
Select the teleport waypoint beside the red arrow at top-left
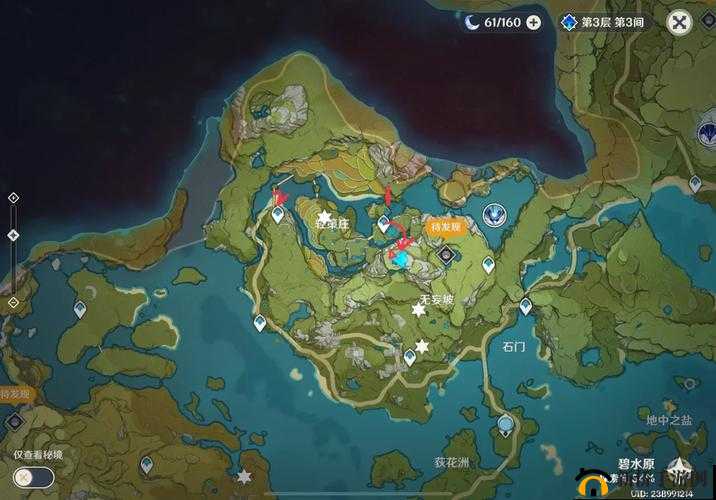coord(278,214)
